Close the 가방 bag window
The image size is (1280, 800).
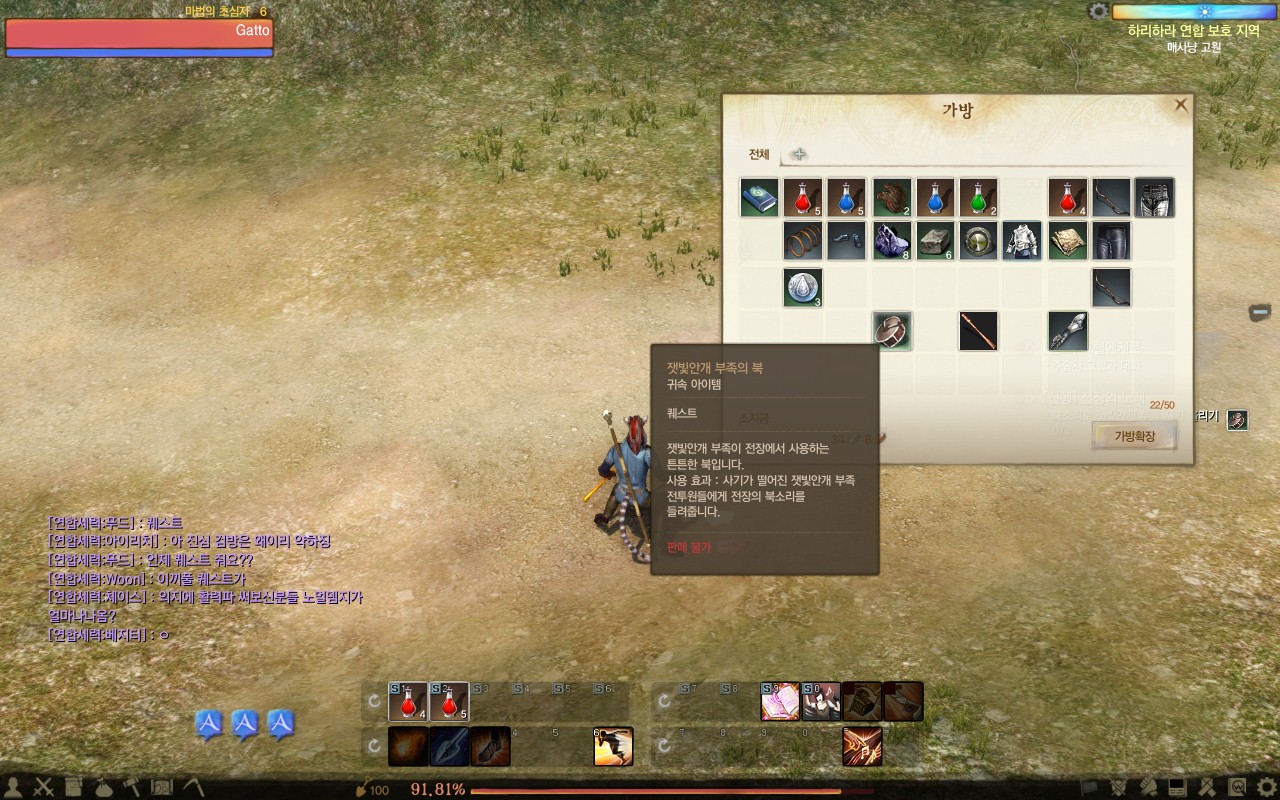tap(1181, 105)
